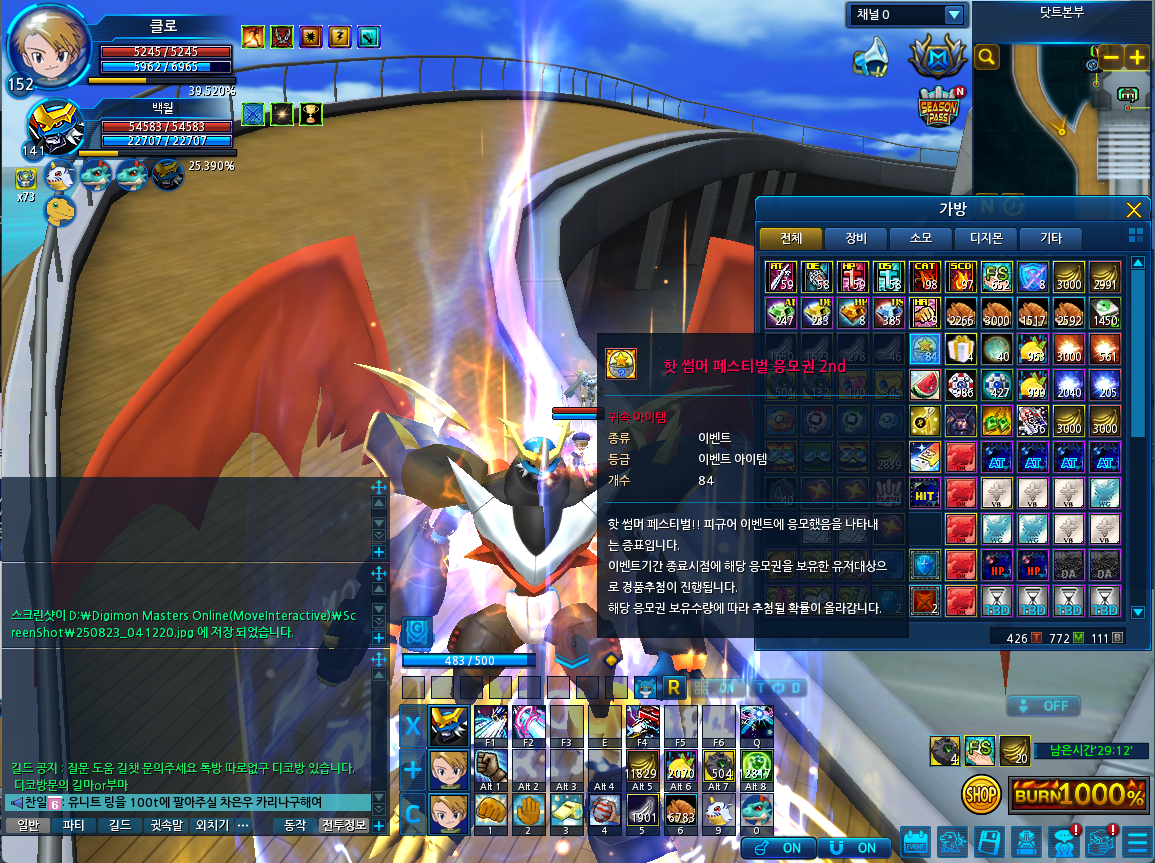Close the 가방 inventory window
The width and height of the screenshot is (1155, 863).
tap(1133, 210)
